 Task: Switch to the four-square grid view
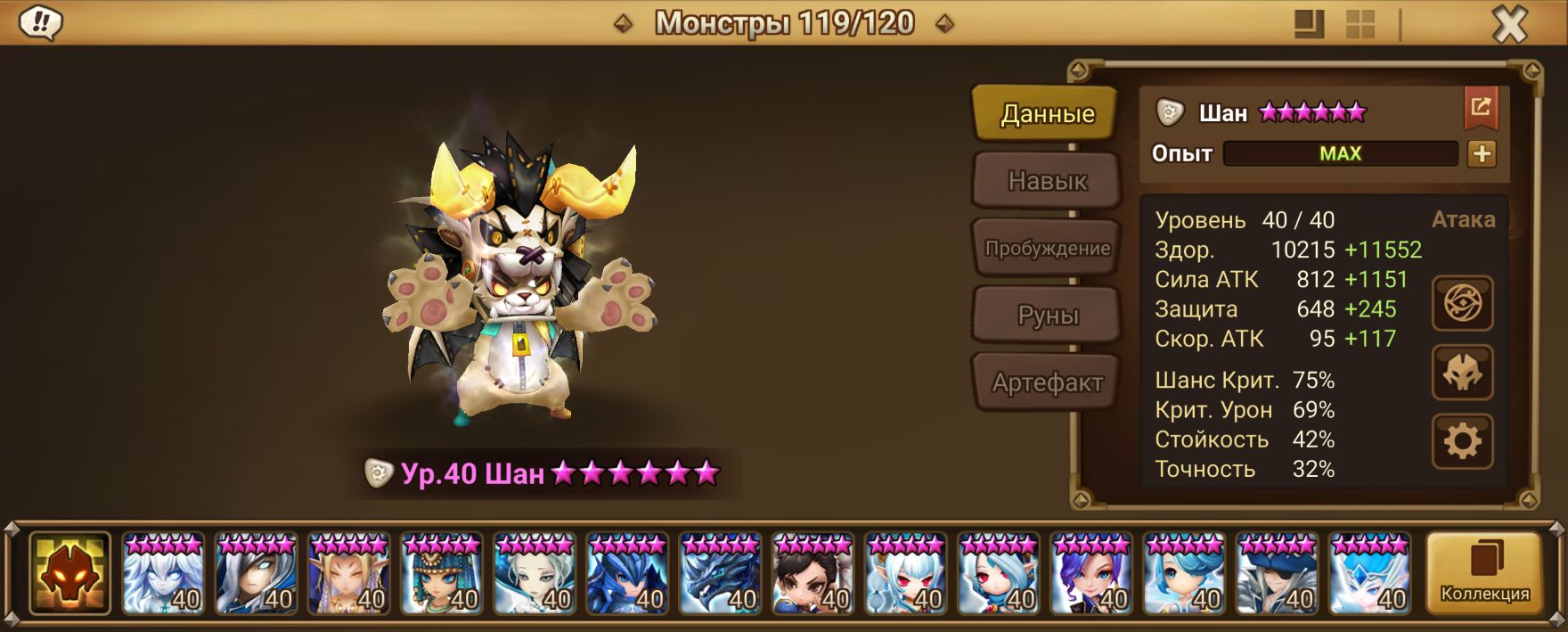point(1360,24)
